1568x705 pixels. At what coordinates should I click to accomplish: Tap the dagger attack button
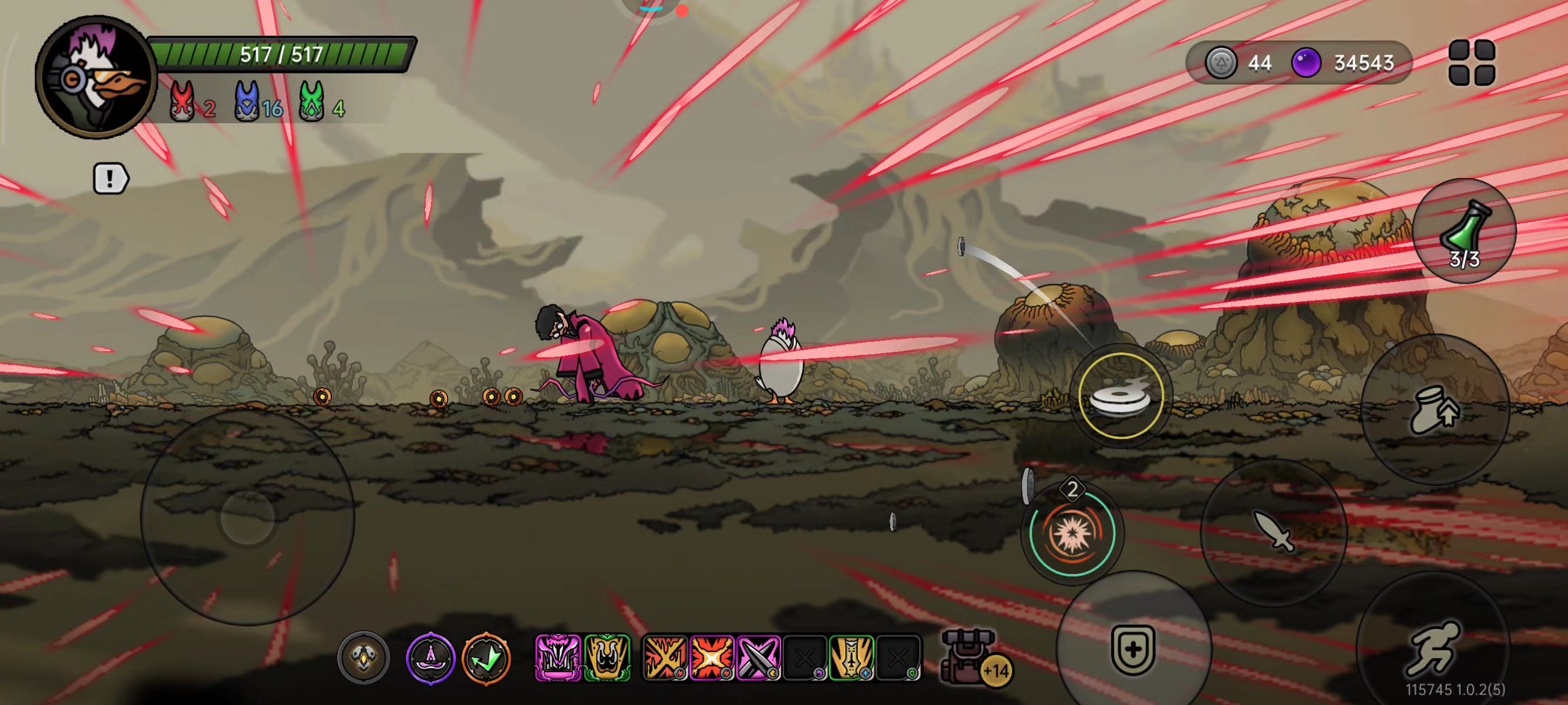click(1273, 532)
